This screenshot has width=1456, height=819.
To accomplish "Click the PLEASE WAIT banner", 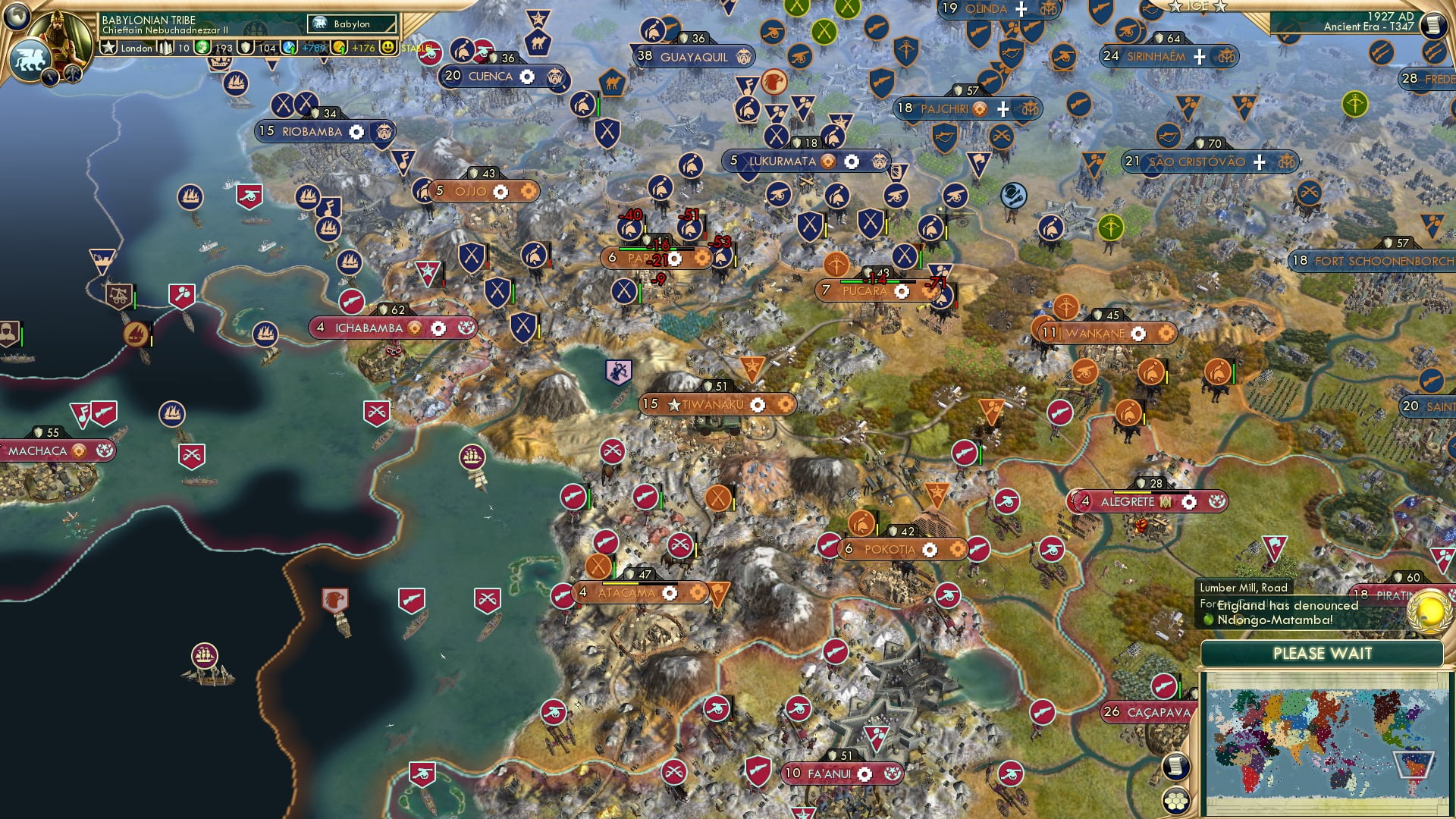I will click(x=1323, y=654).
